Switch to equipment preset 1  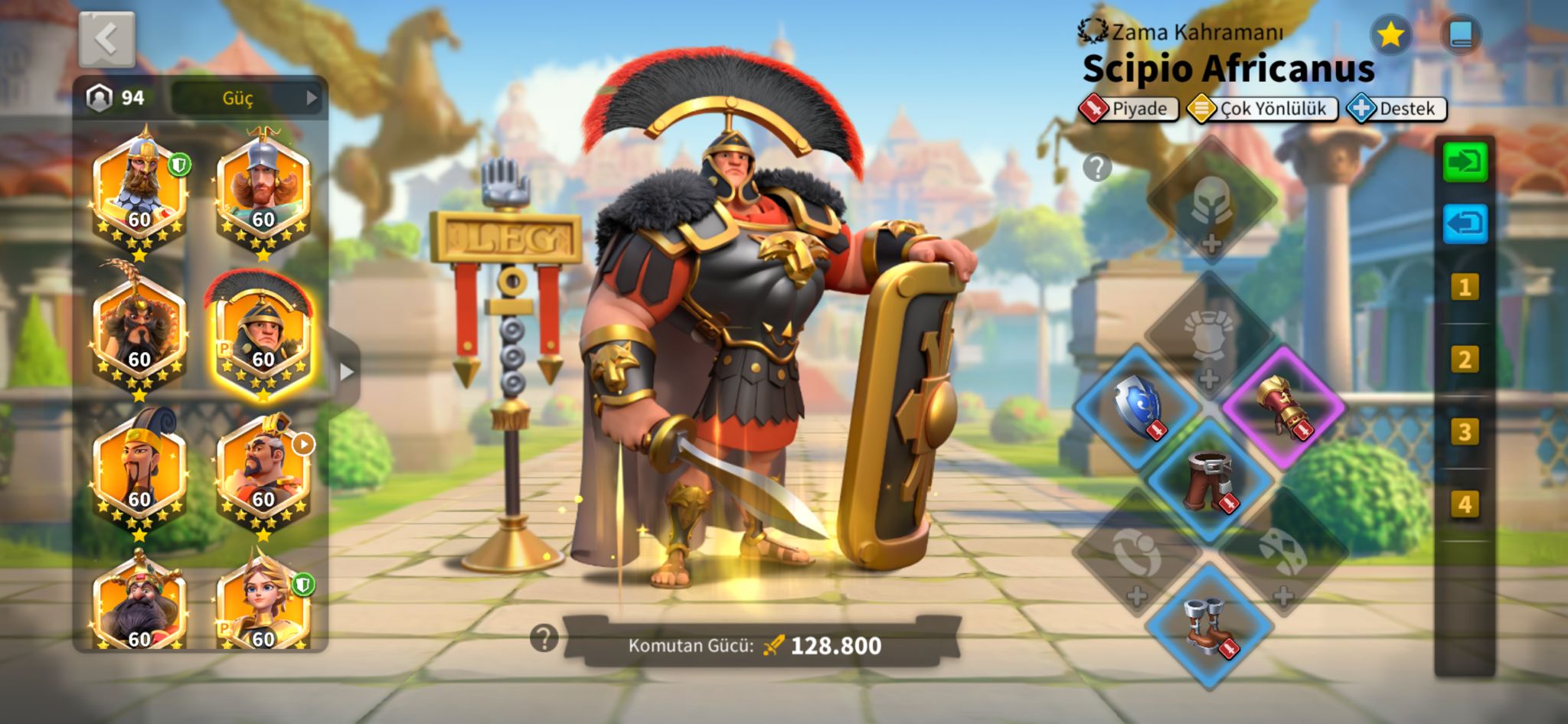pos(1465,288)
